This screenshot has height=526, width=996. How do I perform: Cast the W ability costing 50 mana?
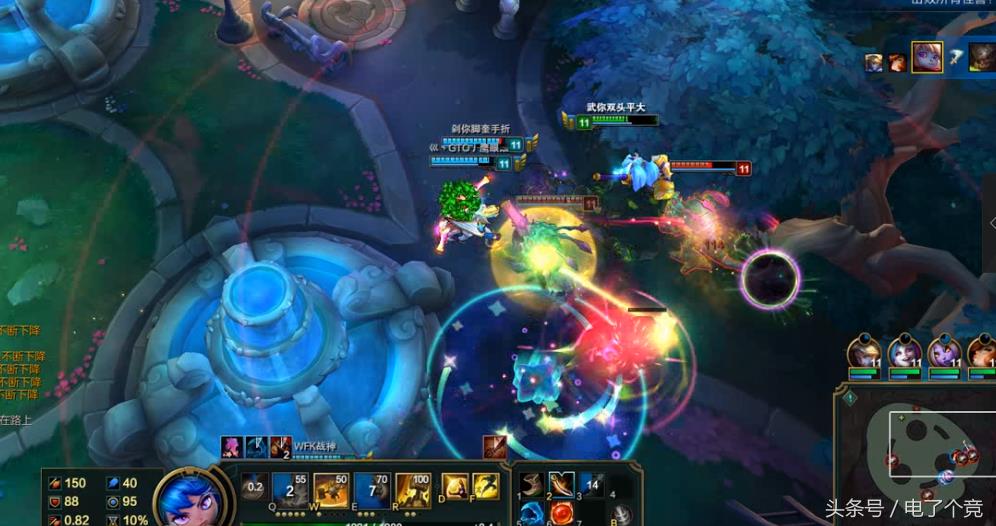point(331,489)
